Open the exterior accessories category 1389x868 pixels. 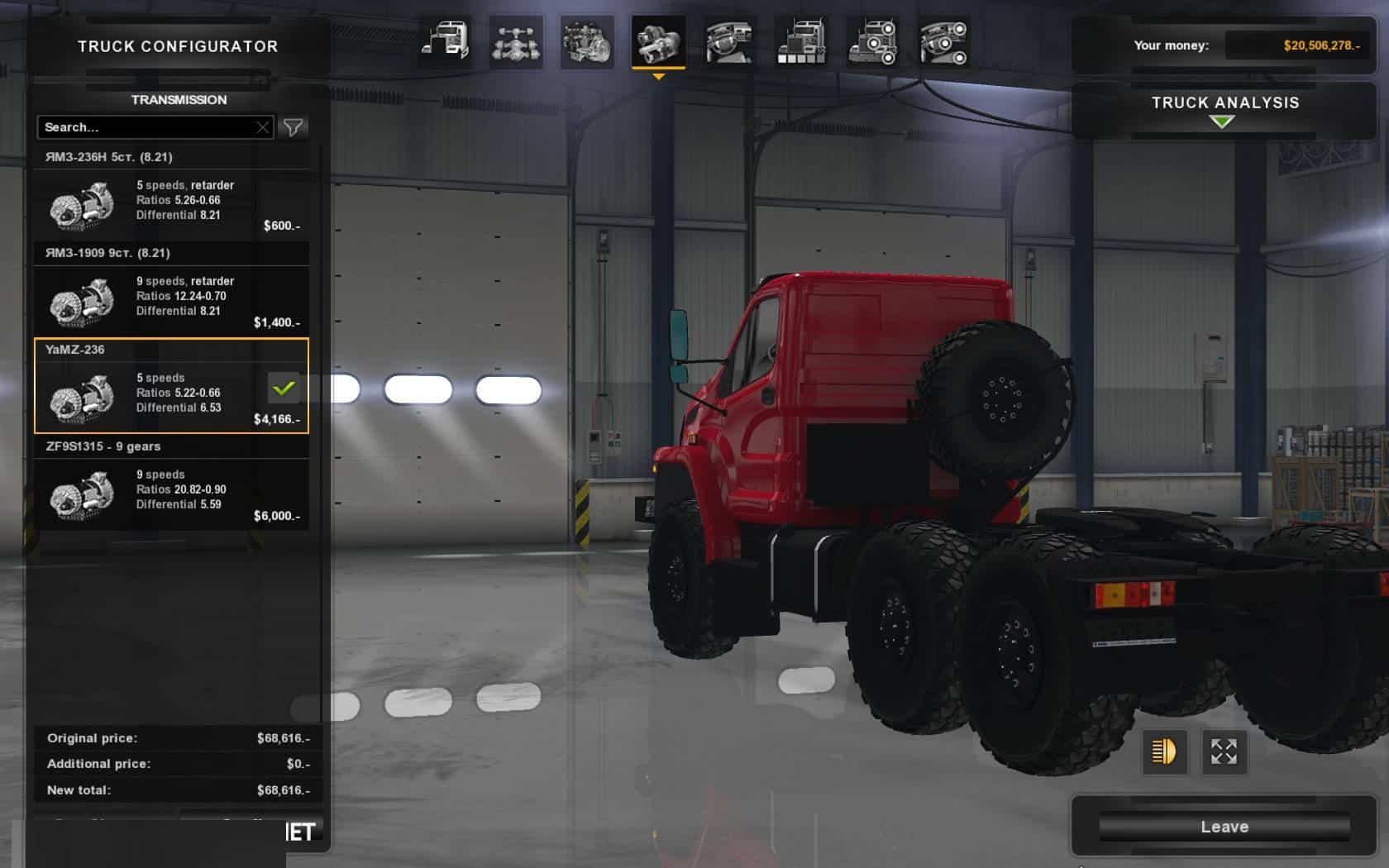(872, 42)
